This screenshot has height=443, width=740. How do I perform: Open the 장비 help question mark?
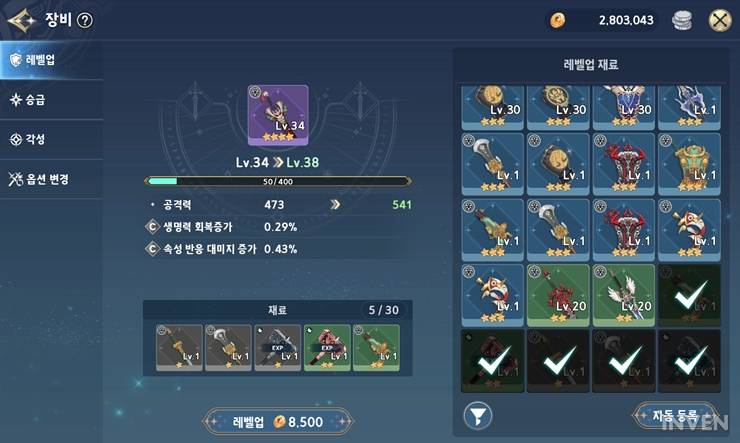point(85,20)
